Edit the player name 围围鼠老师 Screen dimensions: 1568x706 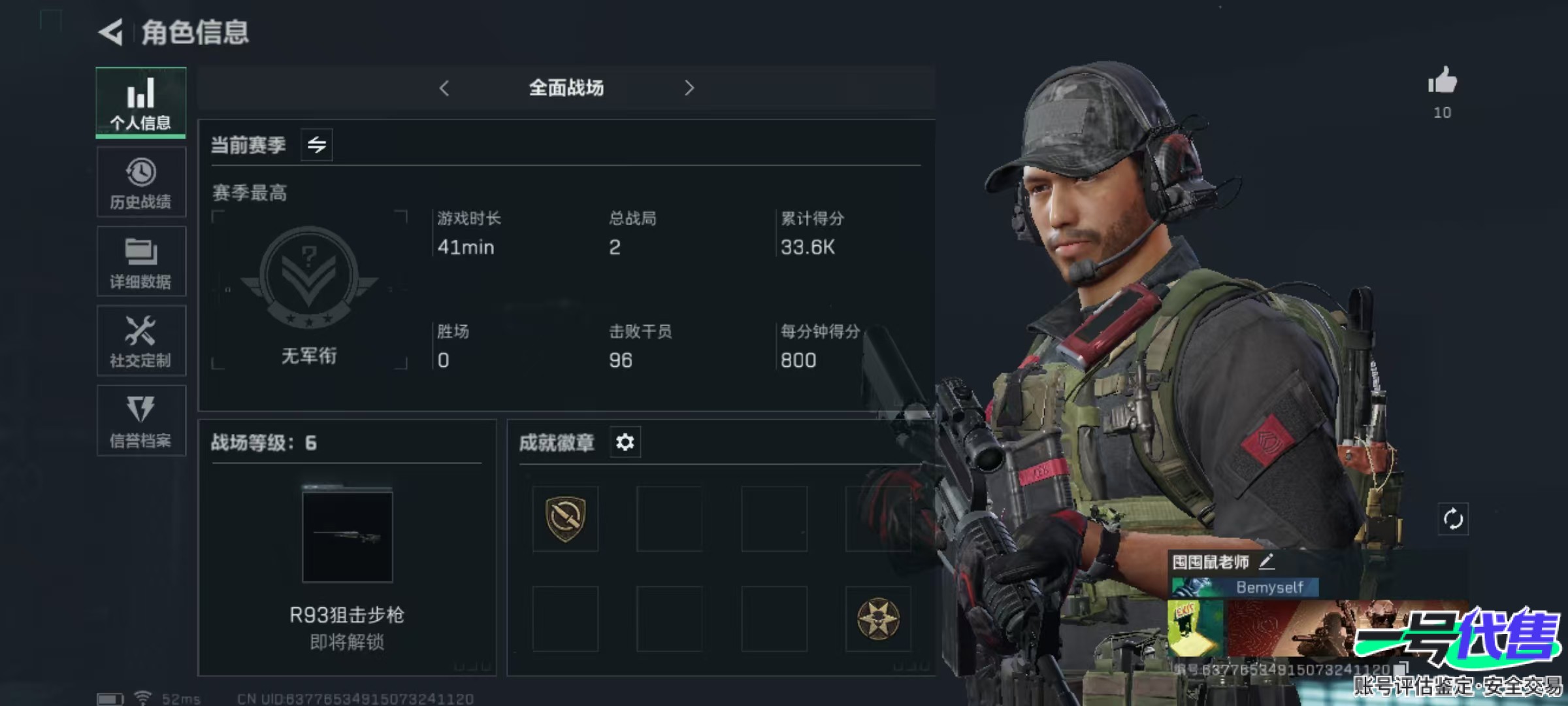[x=1266, y=561]
